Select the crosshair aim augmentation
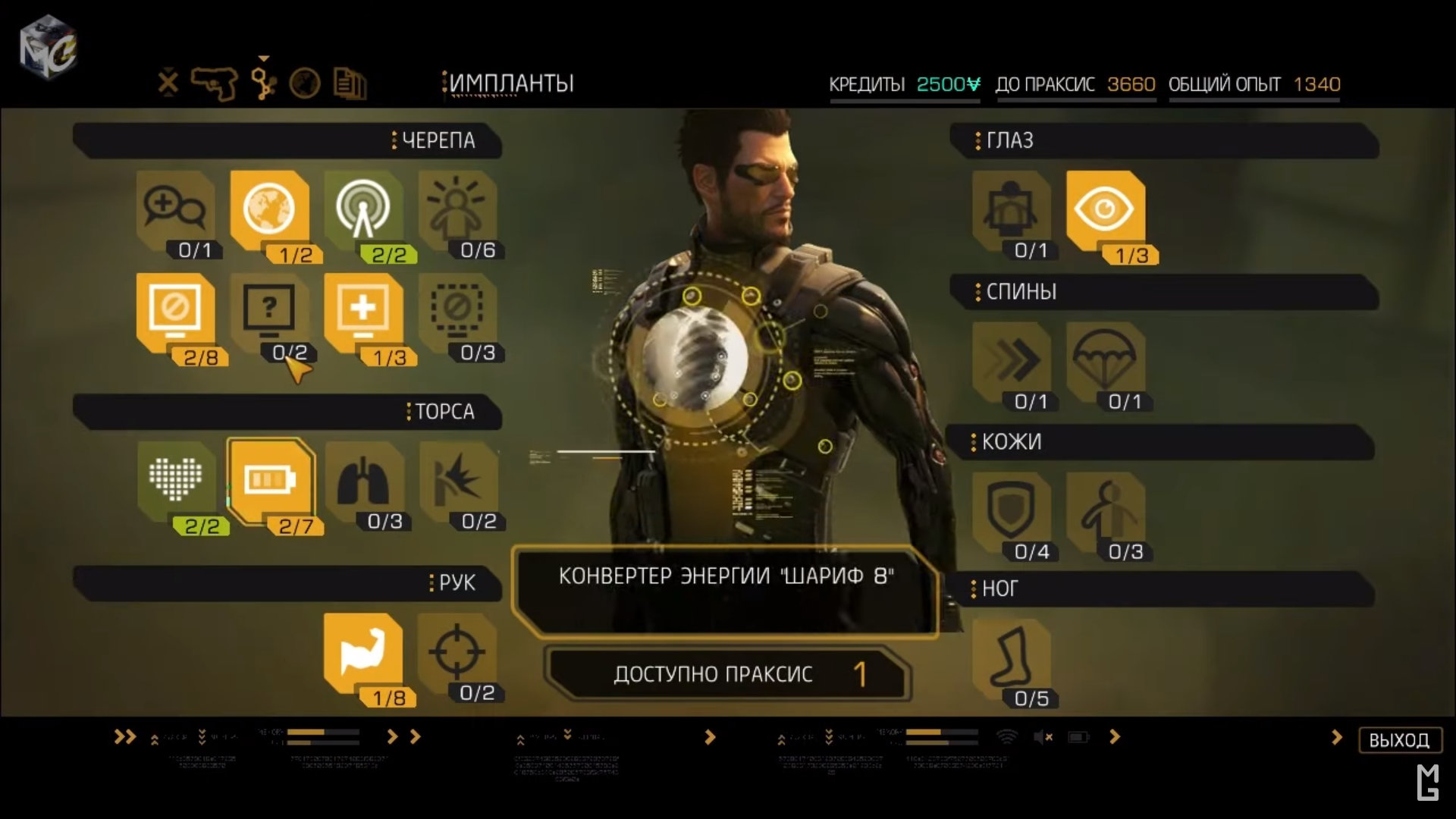 [457, 652]
